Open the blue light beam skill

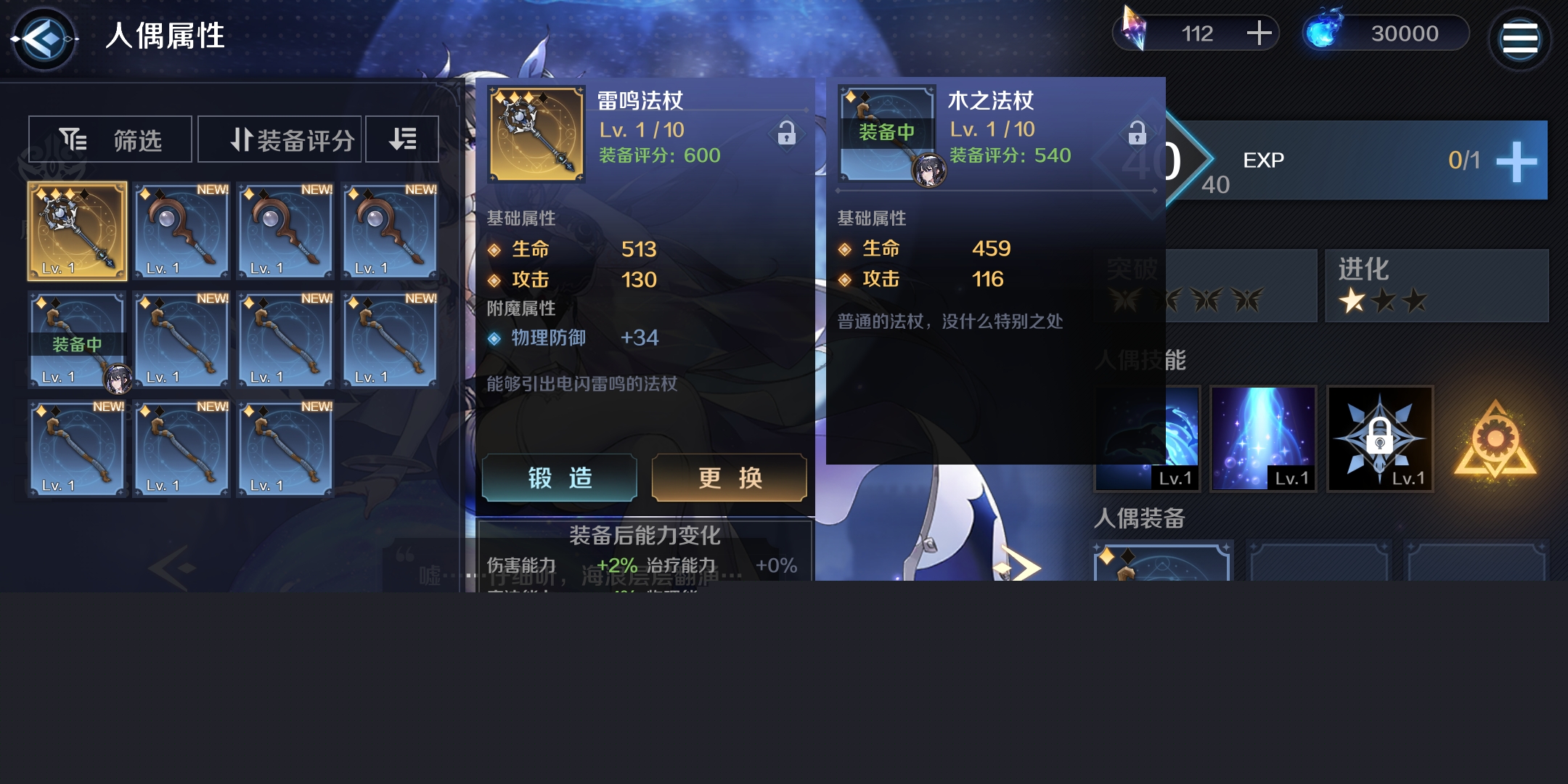point(1263,438)
